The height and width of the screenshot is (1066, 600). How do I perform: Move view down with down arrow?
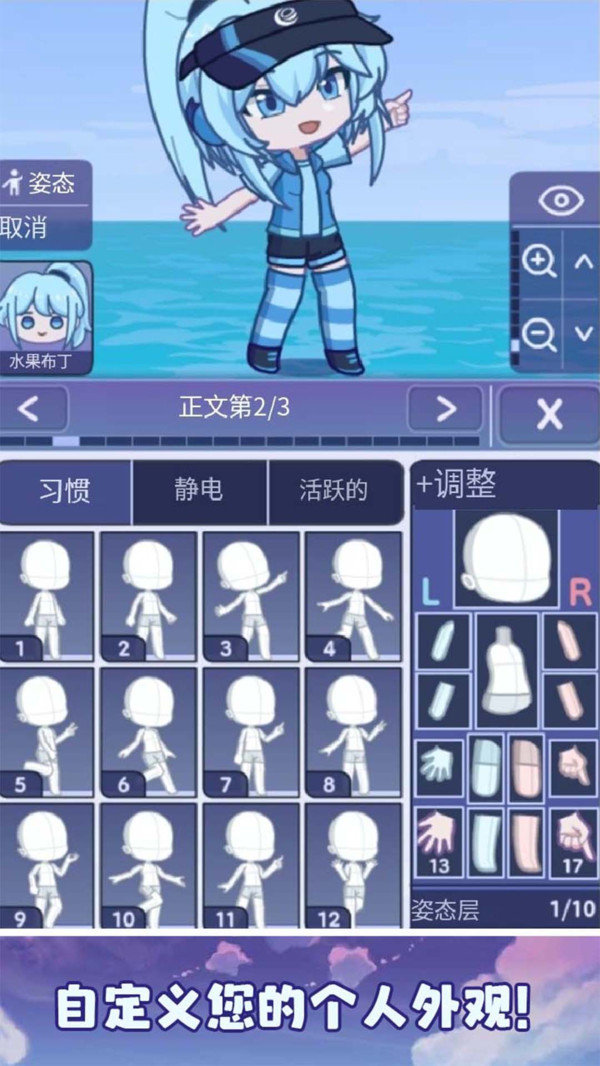(584, 335)
